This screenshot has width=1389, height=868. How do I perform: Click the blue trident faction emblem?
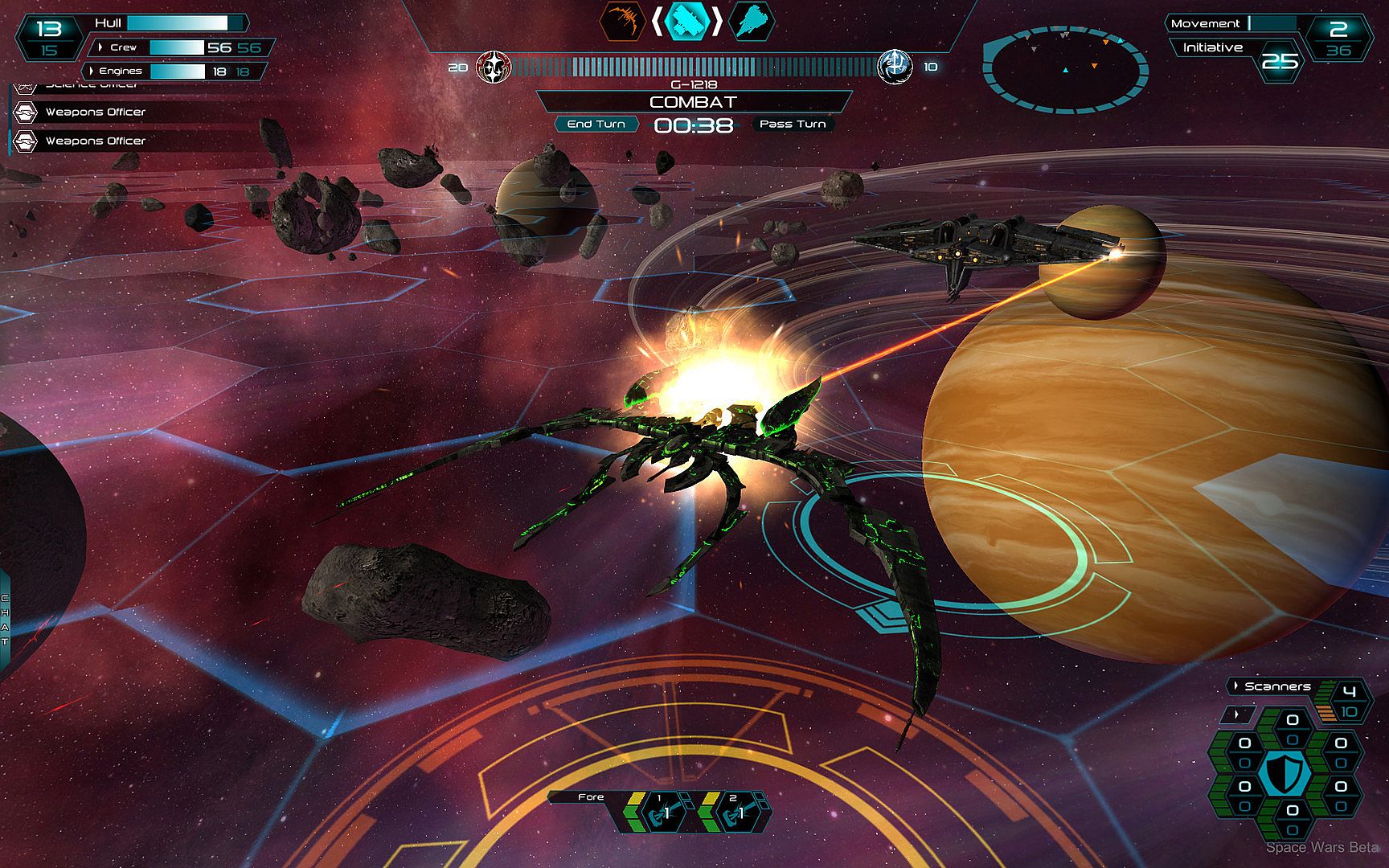pyautogui.click(x=894, y=67)
